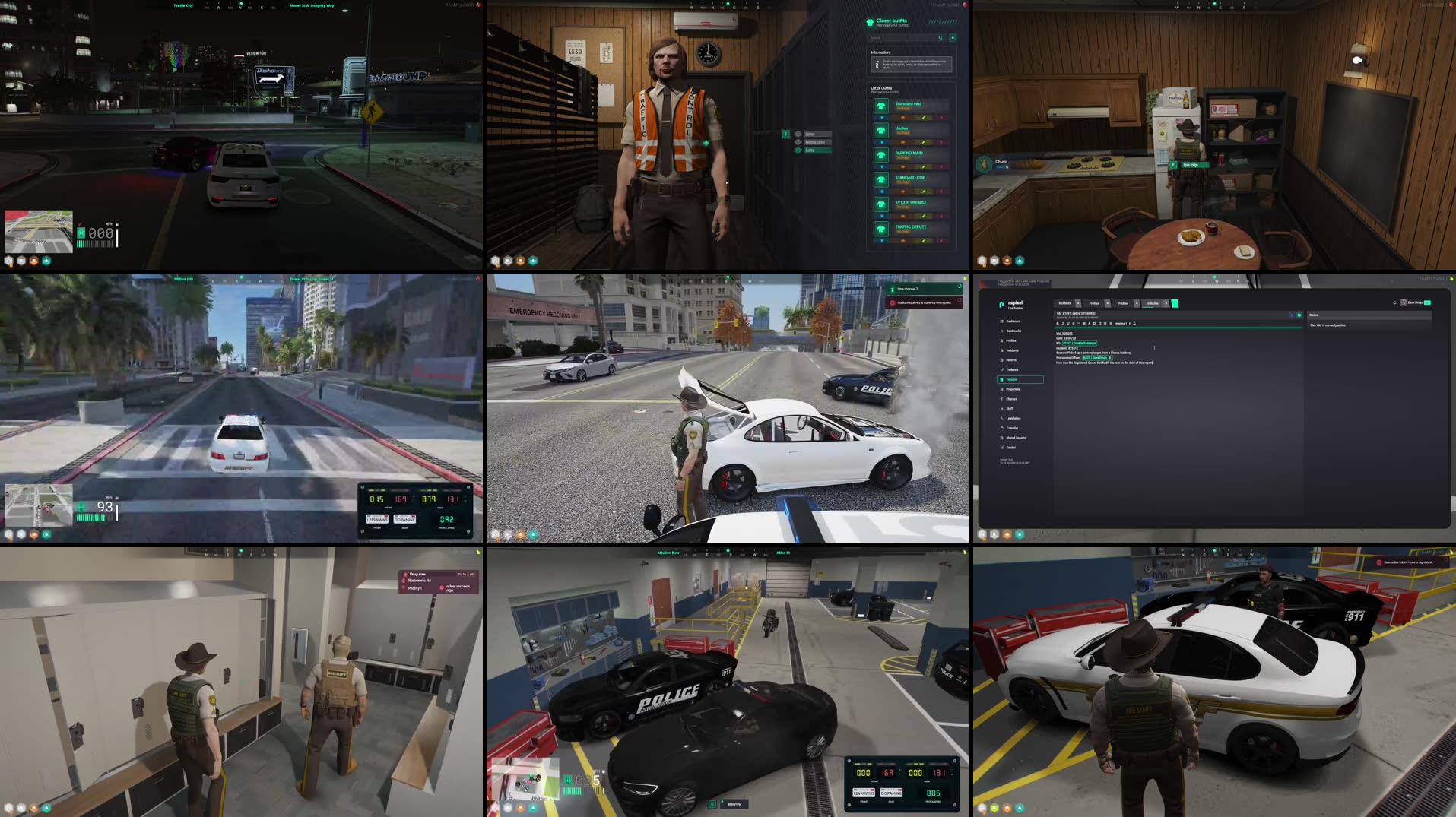Viewport: 1456px width, 817px height.
Task: Open the Charges section in the MDT sidebar
Action: coord(1012,399)
